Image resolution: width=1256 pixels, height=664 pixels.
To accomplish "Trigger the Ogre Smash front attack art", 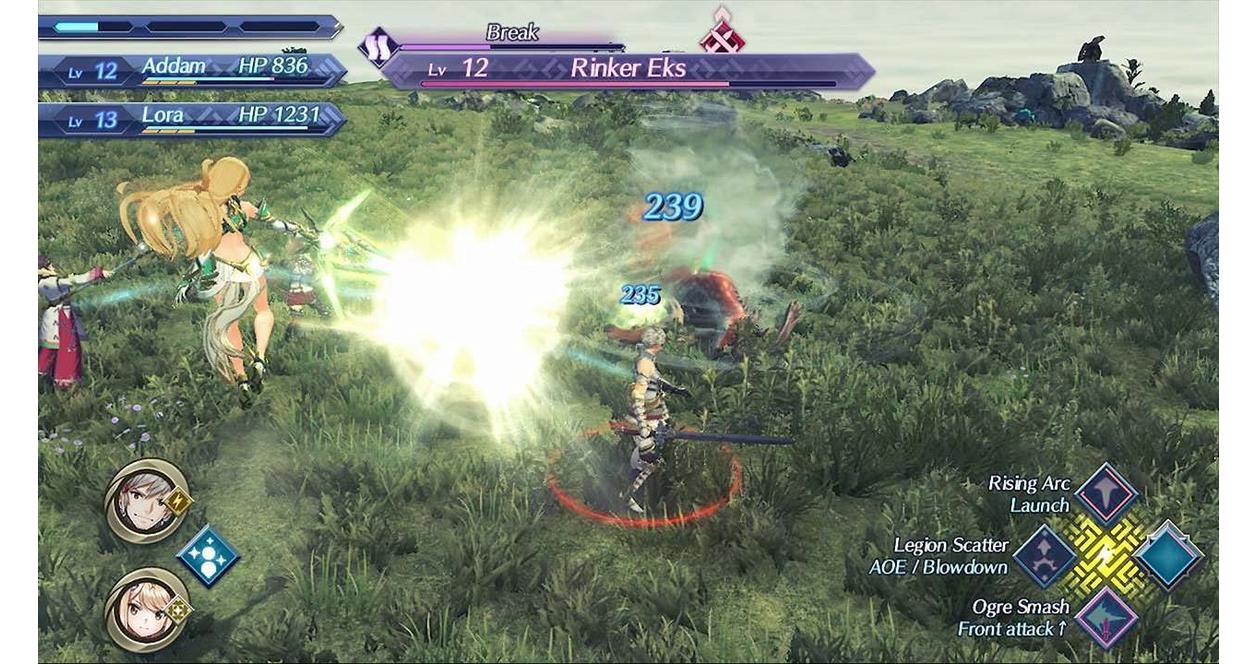I will pos(1106,617).
